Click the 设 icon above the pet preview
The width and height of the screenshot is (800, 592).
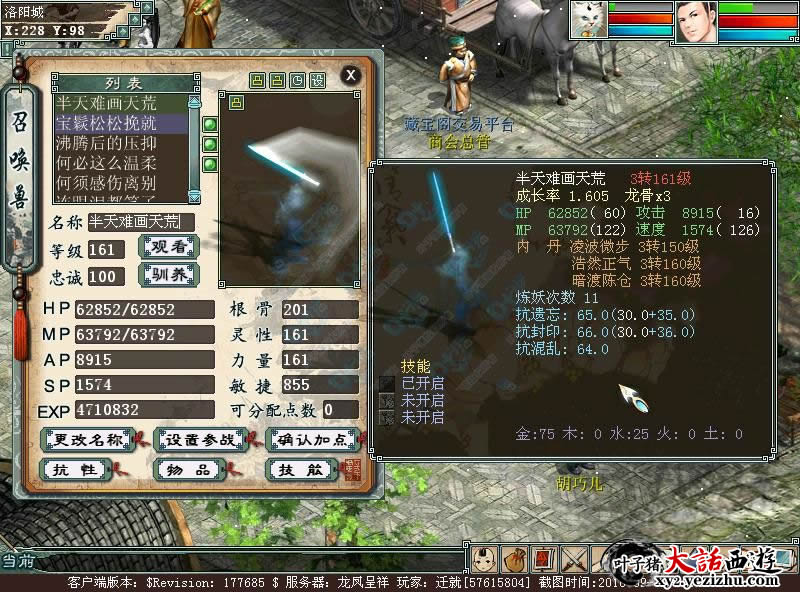318,80
